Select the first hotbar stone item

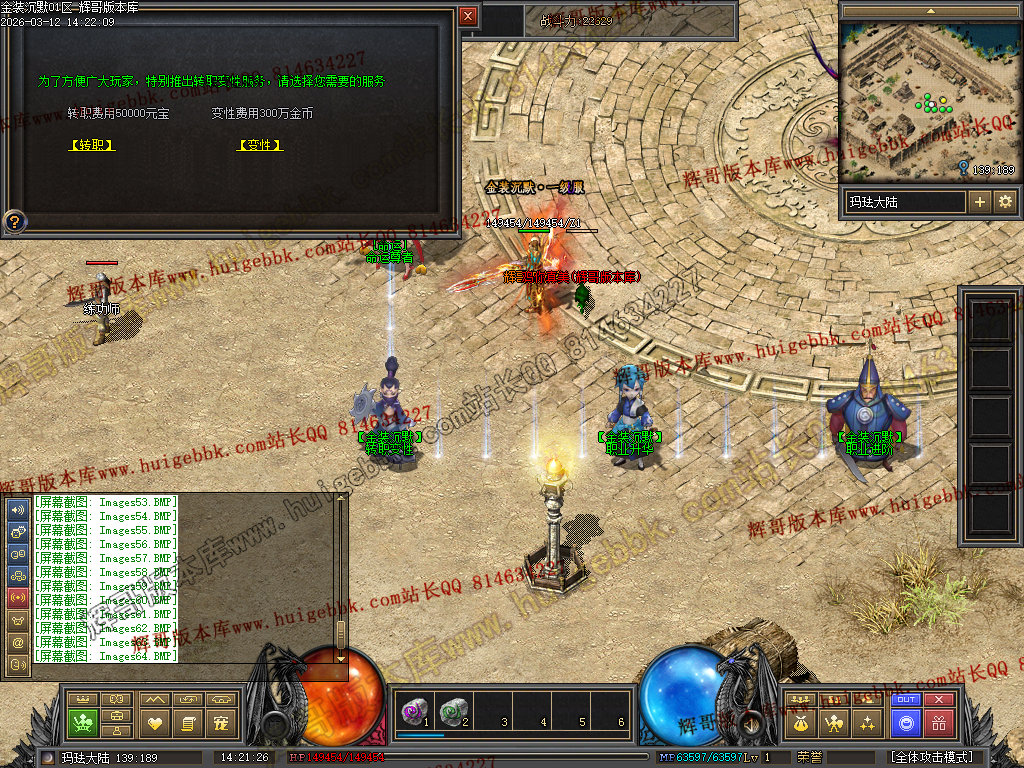(413, 711)
